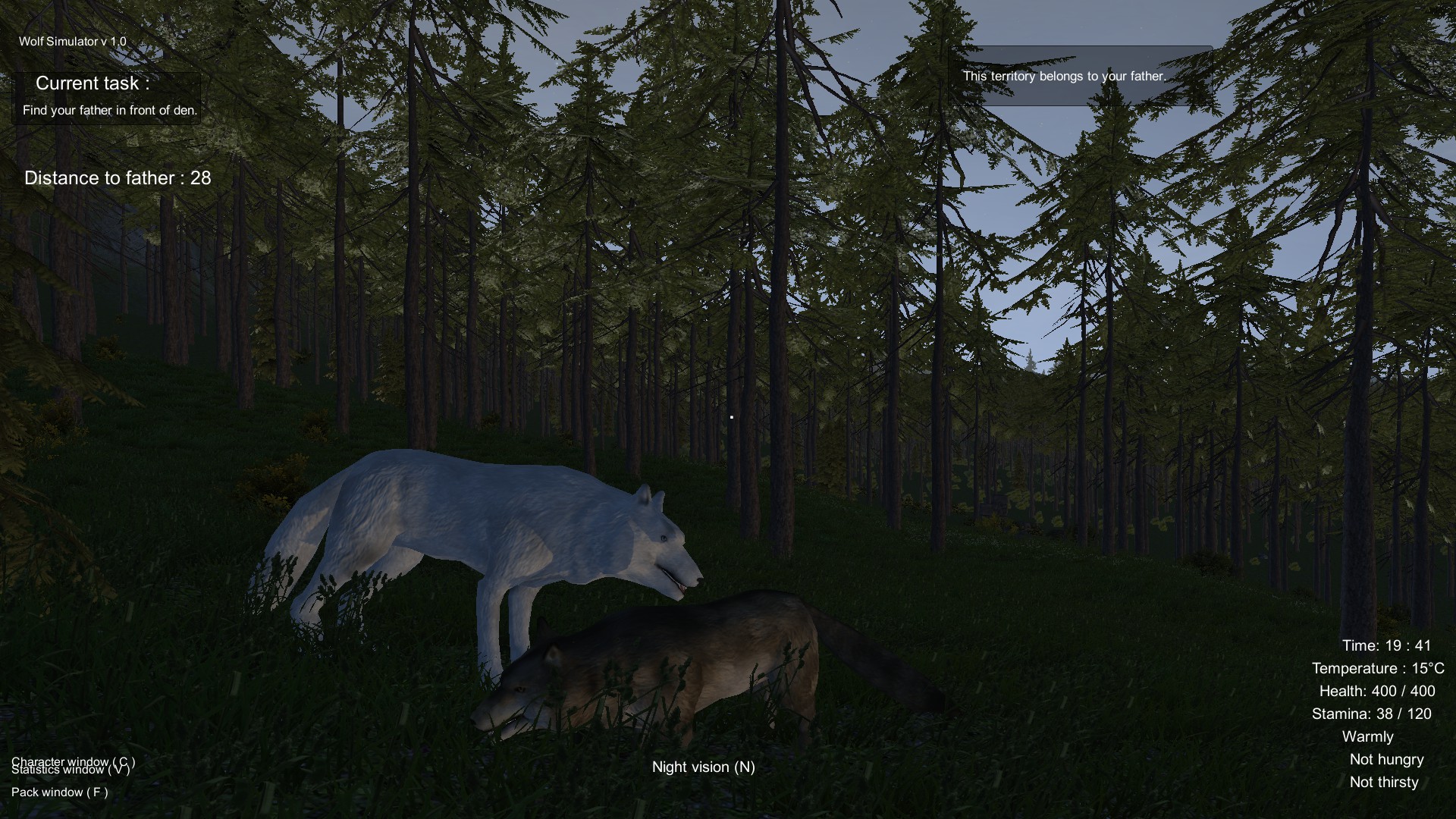
Task: Open the Character window
Action: coord(74,762)
